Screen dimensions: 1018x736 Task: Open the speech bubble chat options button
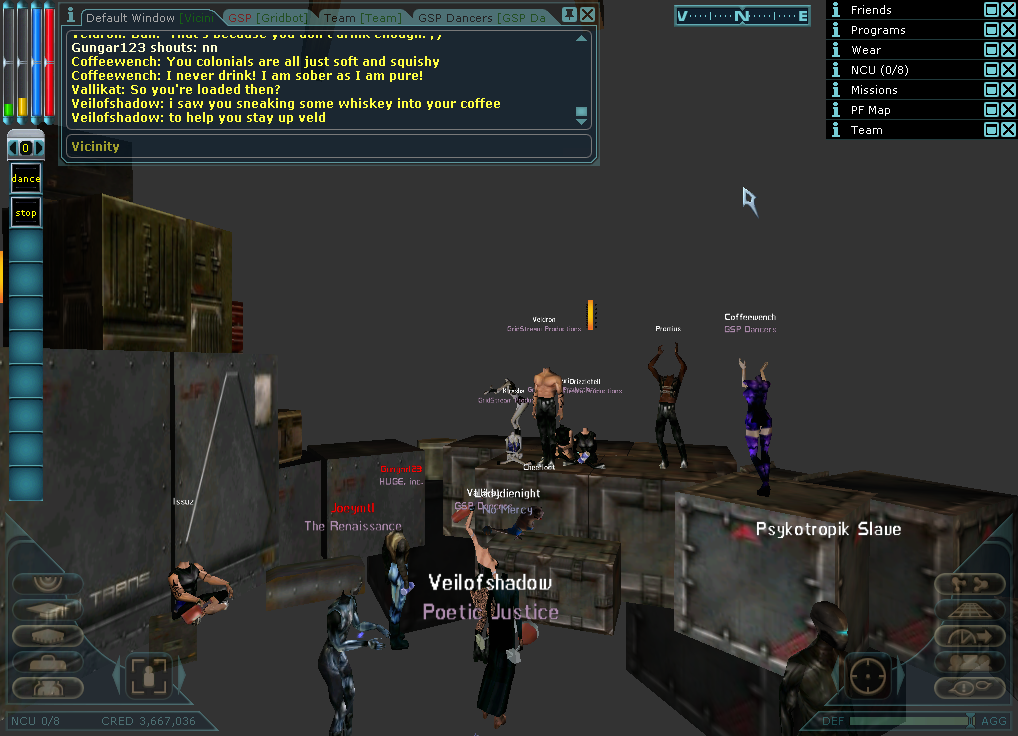point(969,687)
